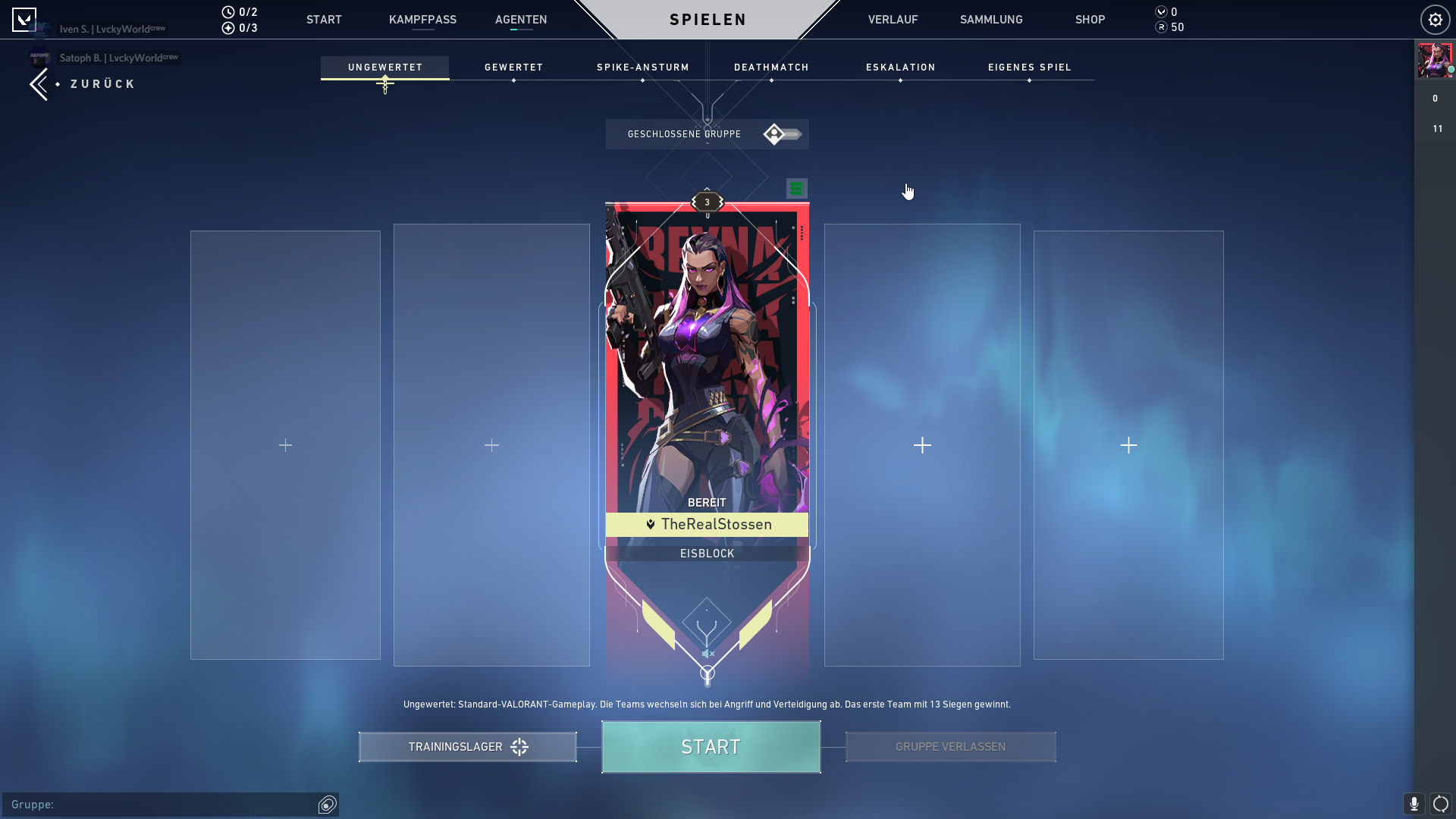1456x819 pixels.
Task: Open the Agenten menu
Action: tap(520, 20)
